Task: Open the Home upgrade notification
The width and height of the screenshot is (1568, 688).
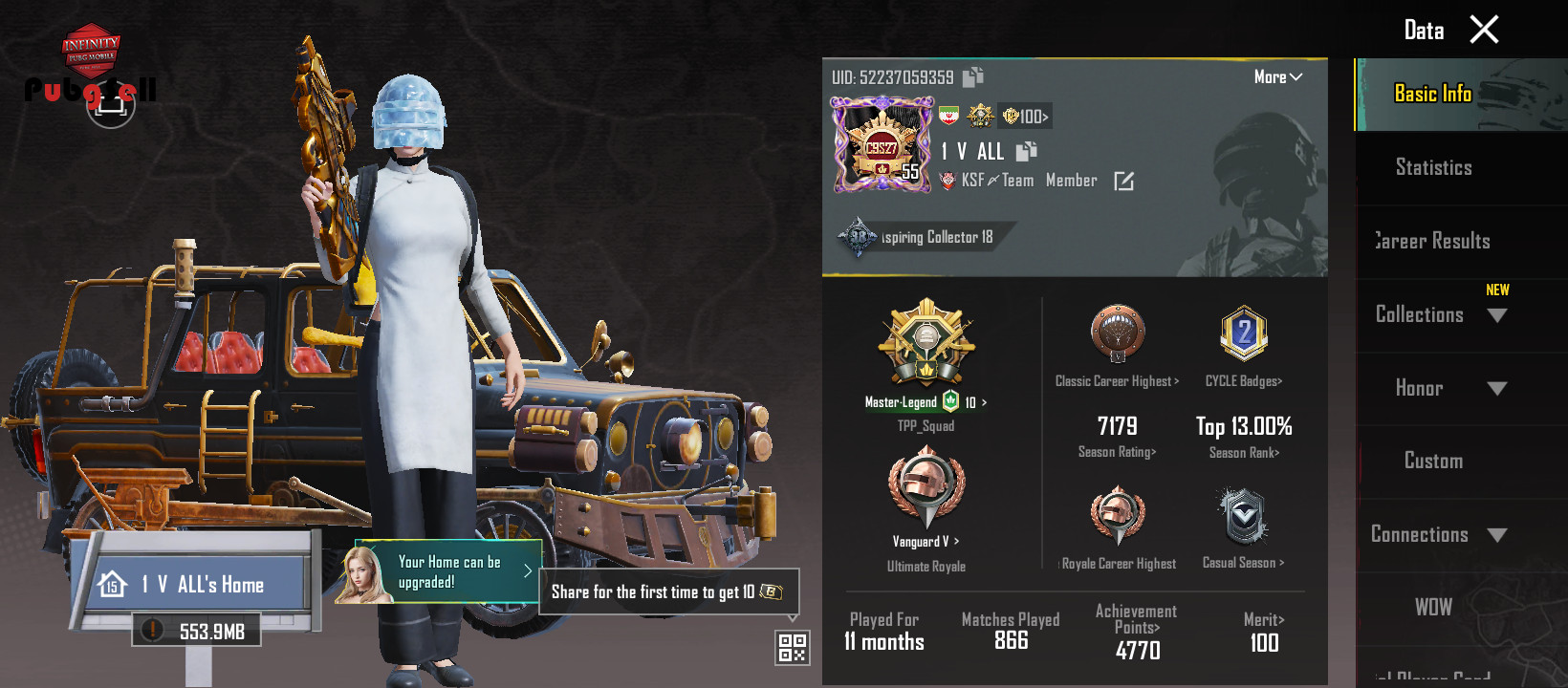Action: tap(447, 572)
